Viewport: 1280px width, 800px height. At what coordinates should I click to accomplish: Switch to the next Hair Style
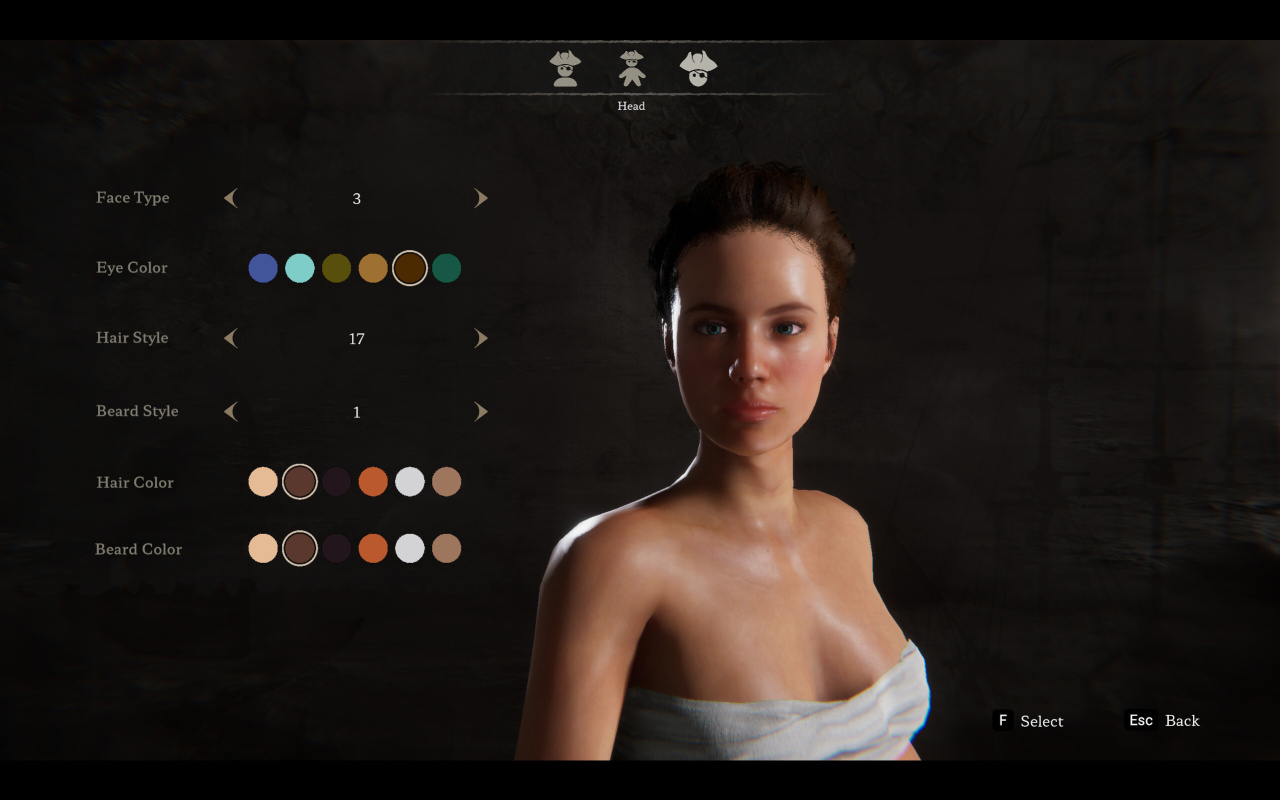click(481, 338)
